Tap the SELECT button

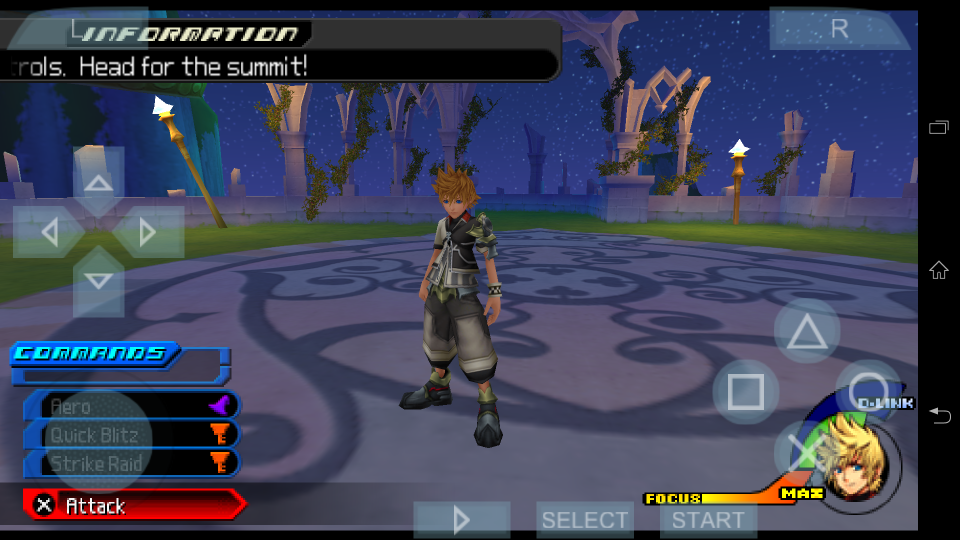coord(584,520)
